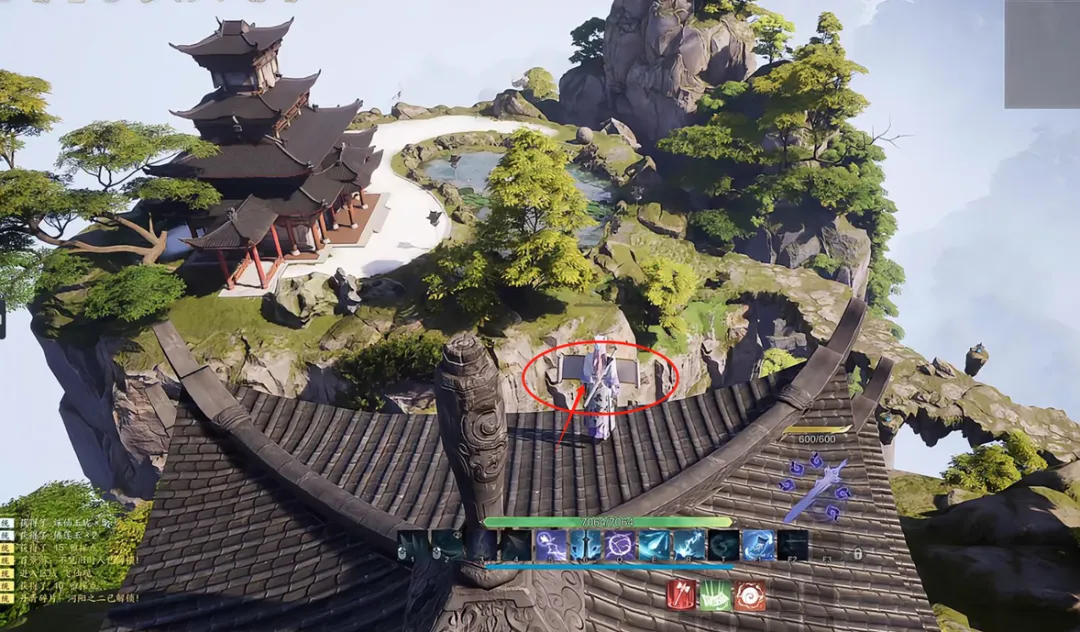This screenshot has width=1080, height=632.
Task: Toggle the hotbar padlock icon
Action: (857, 553)
